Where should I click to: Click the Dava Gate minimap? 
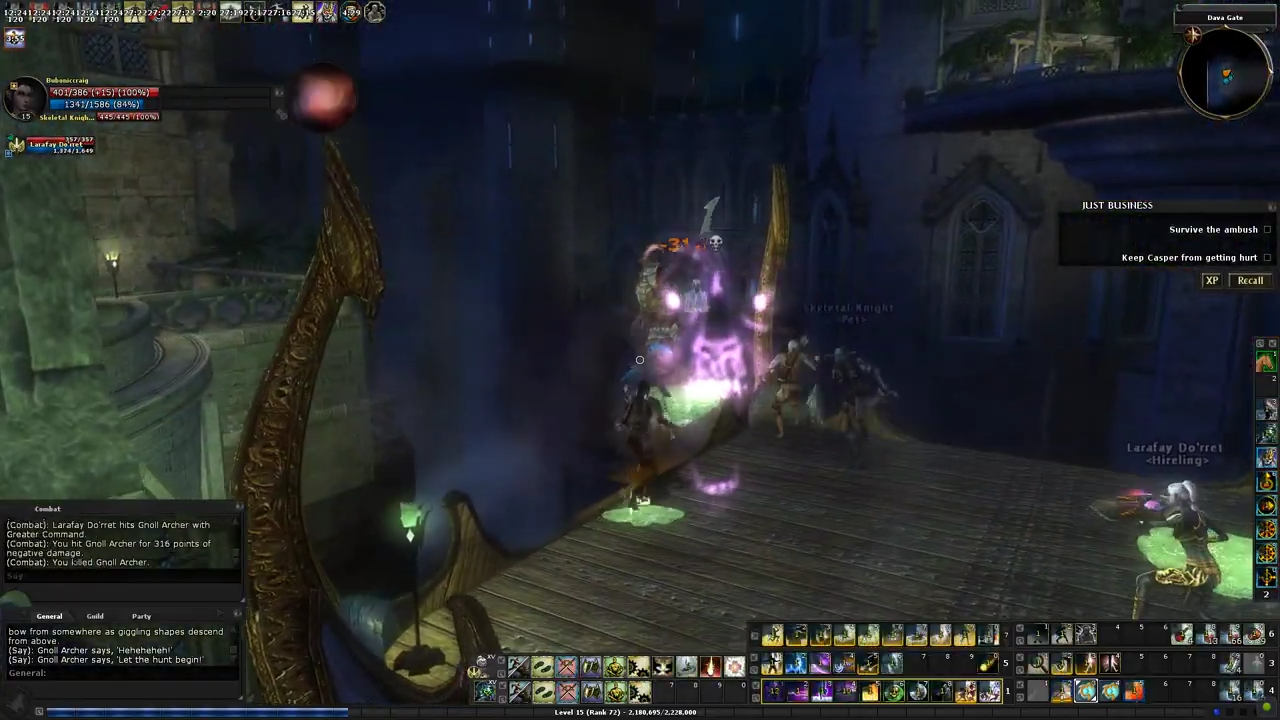(1225, 75)
